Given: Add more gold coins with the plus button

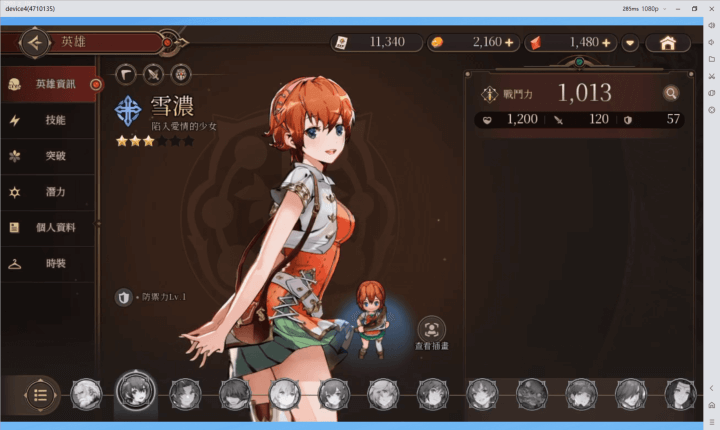Looking at the screenshot, I should (x=509, y=43).
